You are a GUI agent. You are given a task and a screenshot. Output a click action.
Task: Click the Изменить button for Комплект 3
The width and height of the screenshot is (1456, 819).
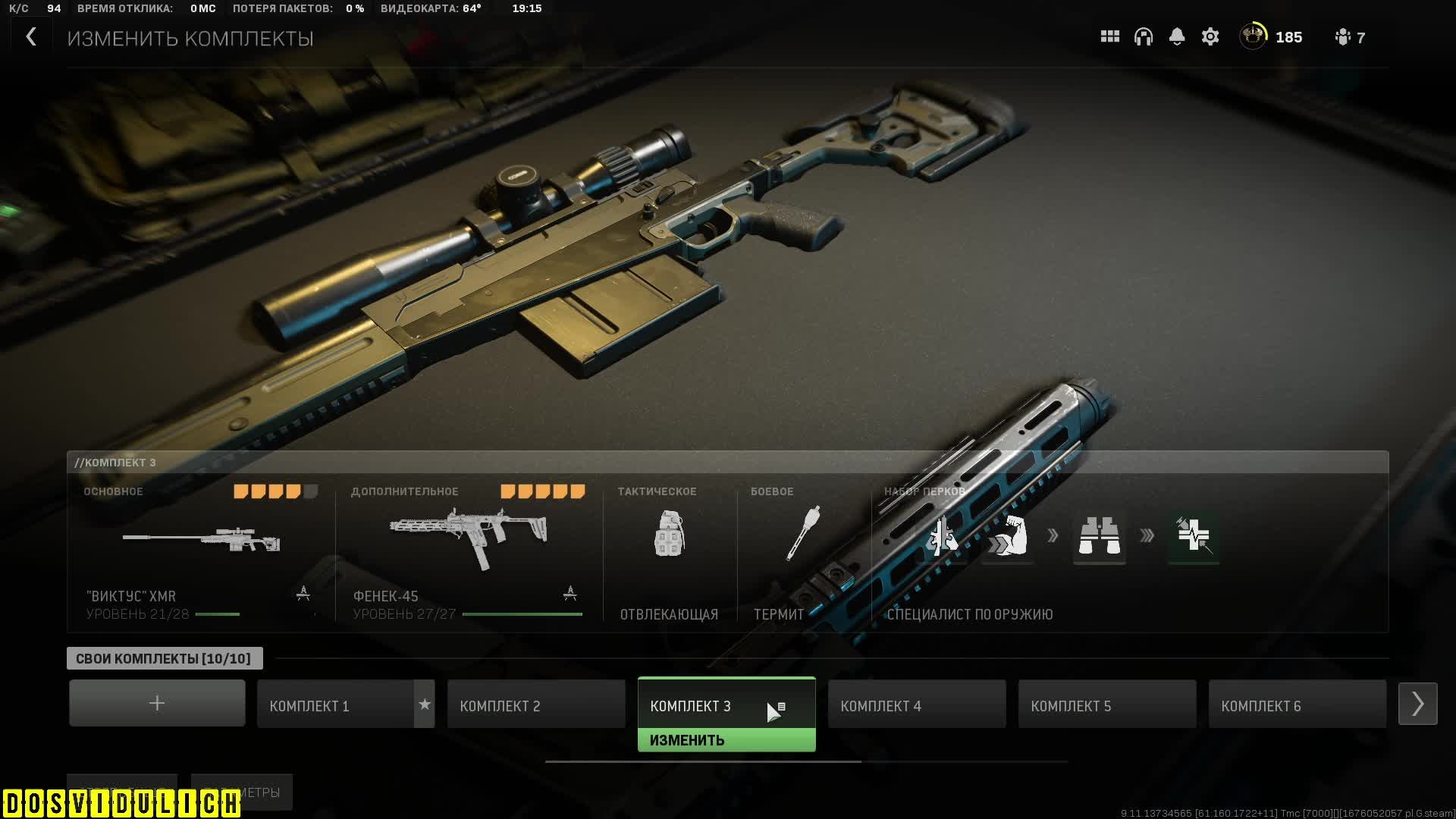[x=726, y=740]
